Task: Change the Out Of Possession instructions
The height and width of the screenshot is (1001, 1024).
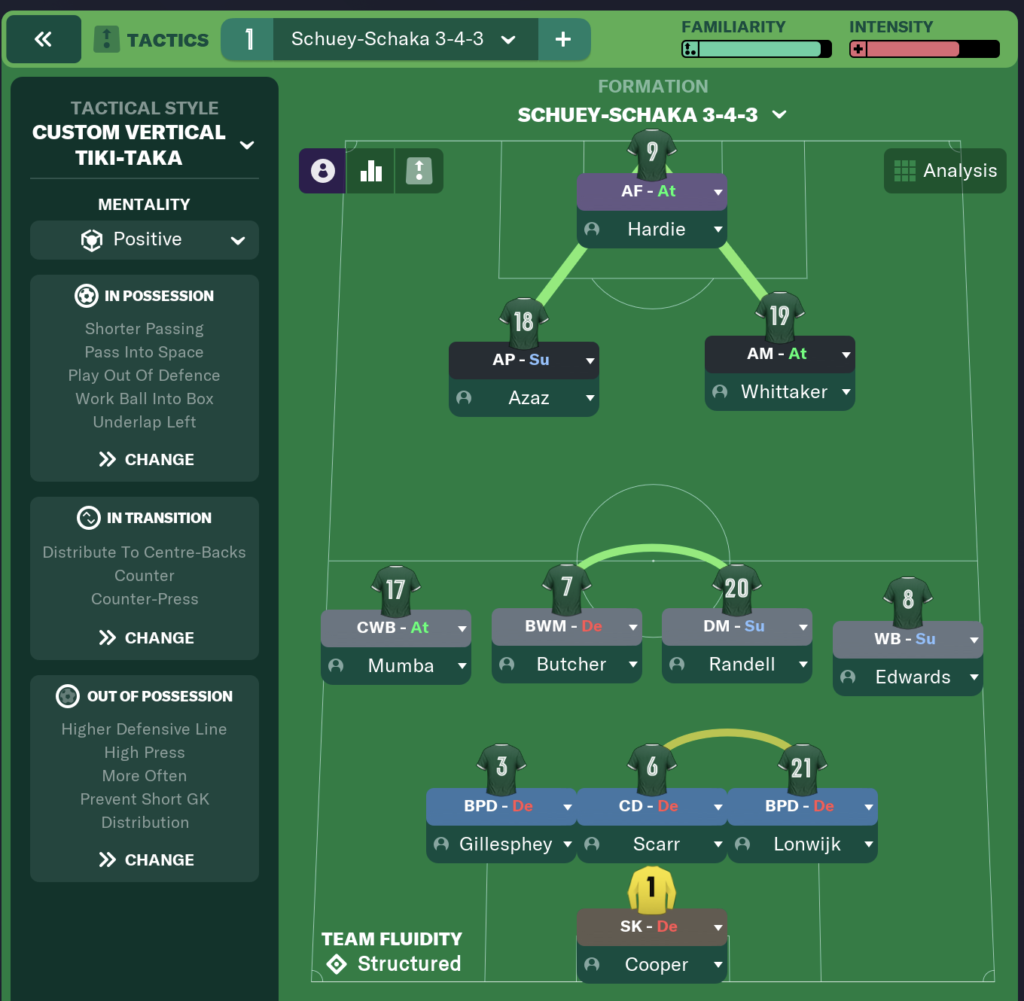Action: (146, 860)
